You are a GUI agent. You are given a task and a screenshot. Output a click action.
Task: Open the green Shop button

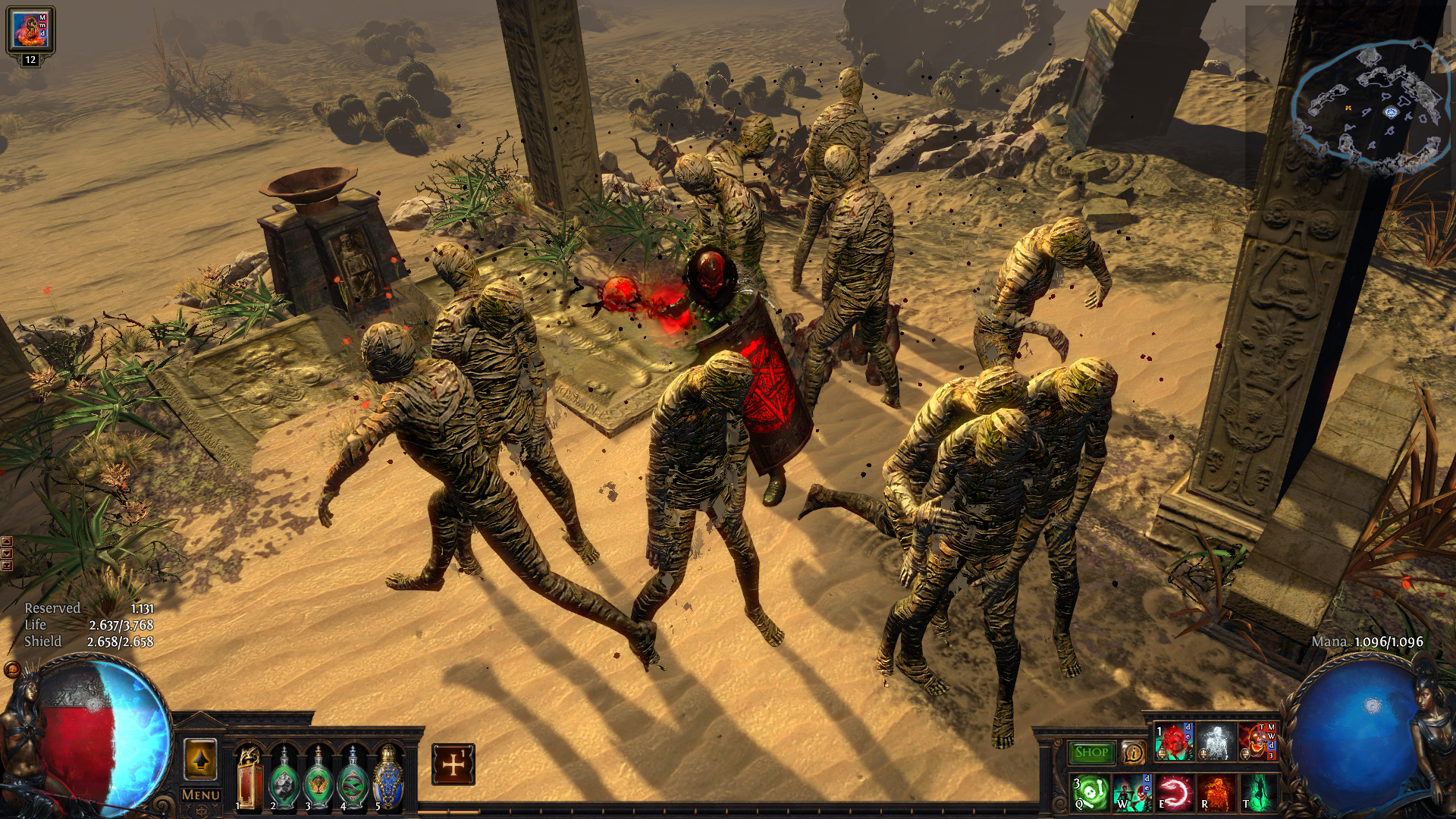[x=1091, y=752]
